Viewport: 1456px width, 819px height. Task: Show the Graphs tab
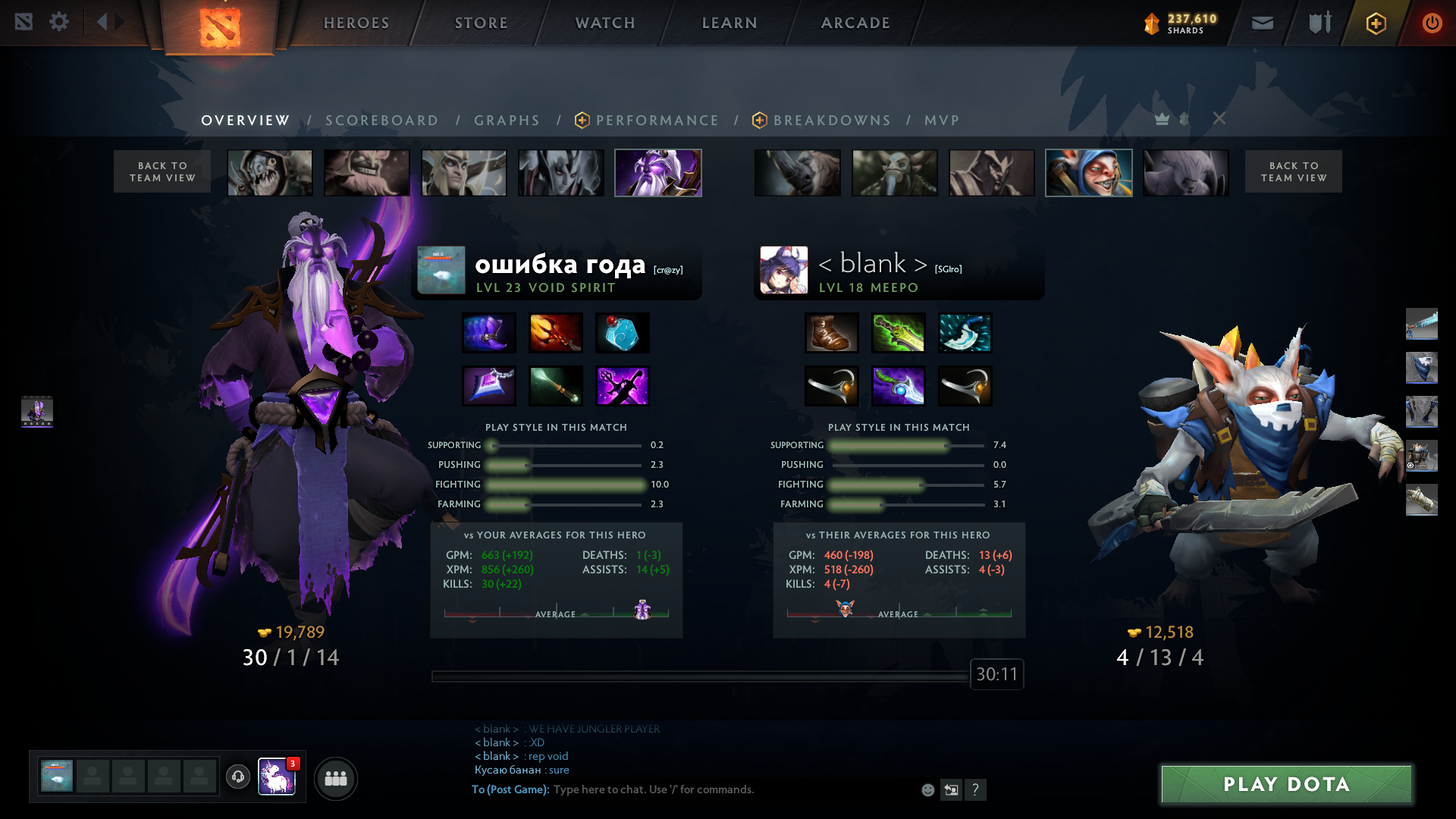(507, 121)
